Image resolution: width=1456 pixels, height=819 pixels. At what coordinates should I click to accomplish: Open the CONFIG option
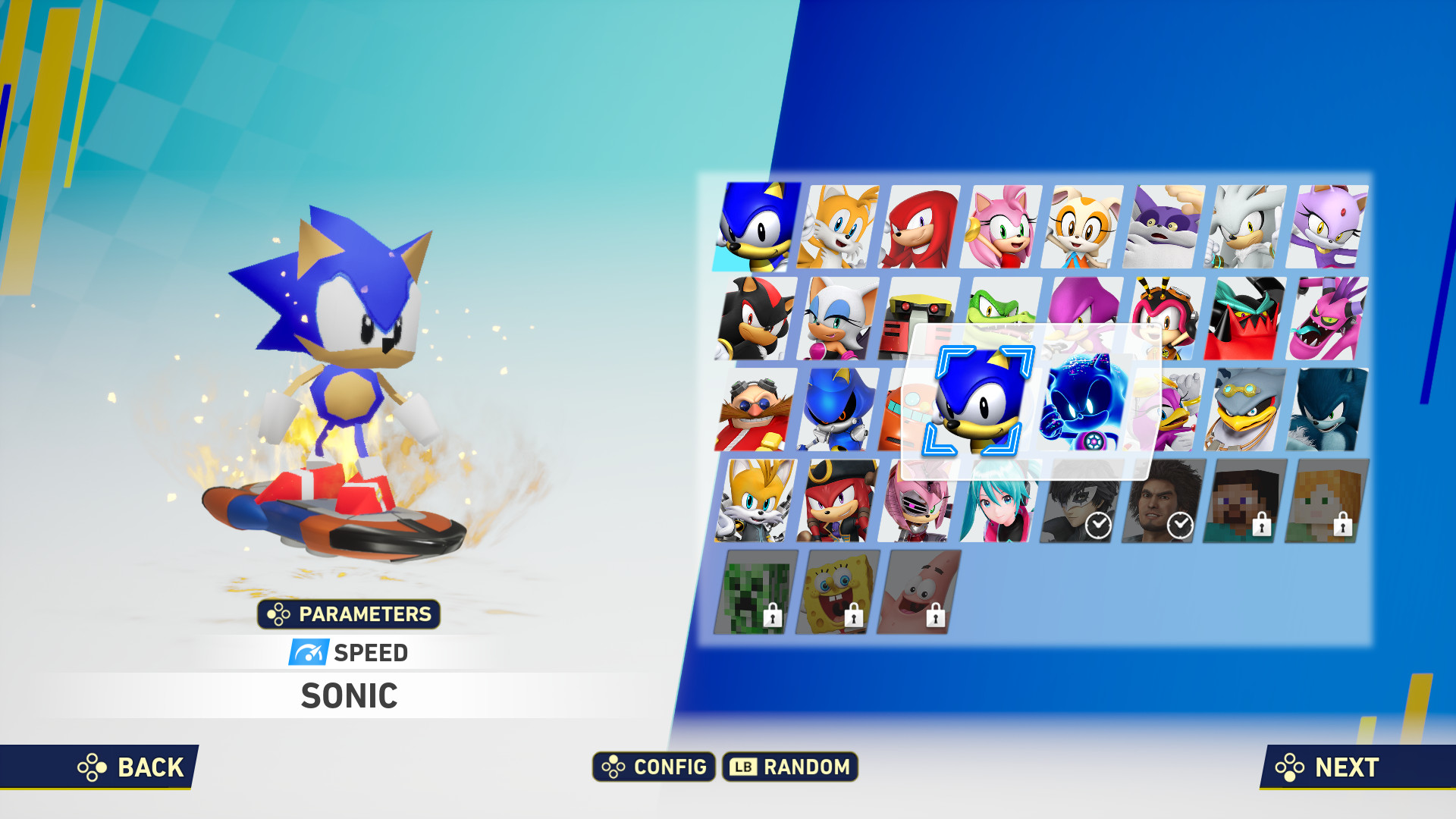click(x=654, y=767)
